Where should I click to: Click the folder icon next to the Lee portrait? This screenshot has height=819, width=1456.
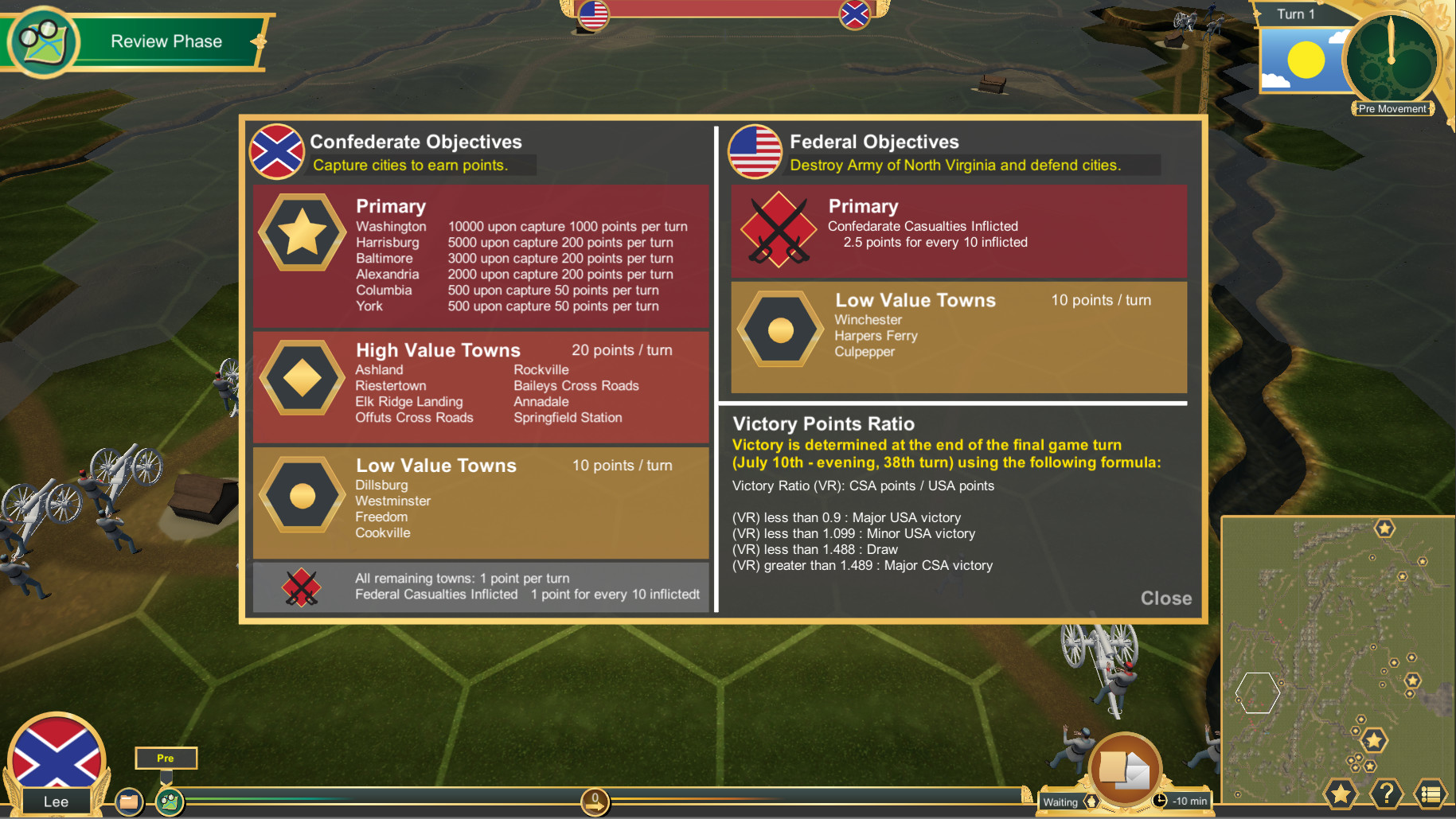(x=130, y=801)
